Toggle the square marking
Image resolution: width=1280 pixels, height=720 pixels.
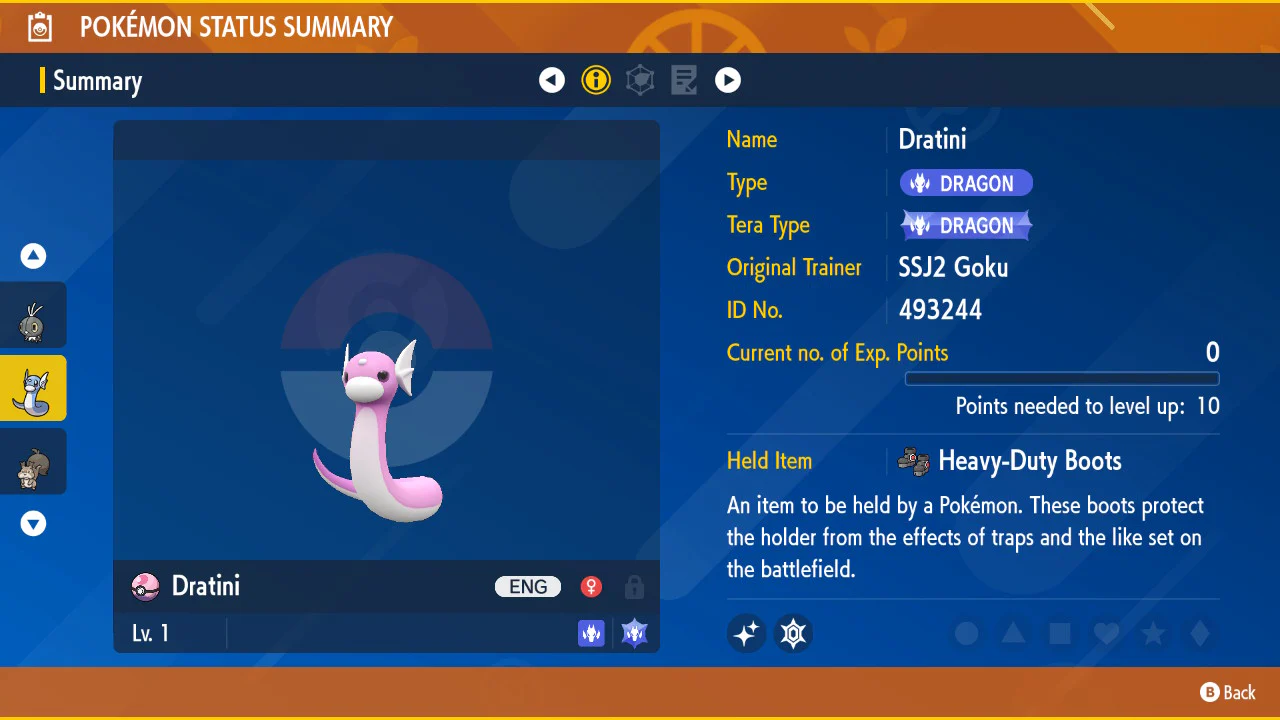tap(1060, 633)
